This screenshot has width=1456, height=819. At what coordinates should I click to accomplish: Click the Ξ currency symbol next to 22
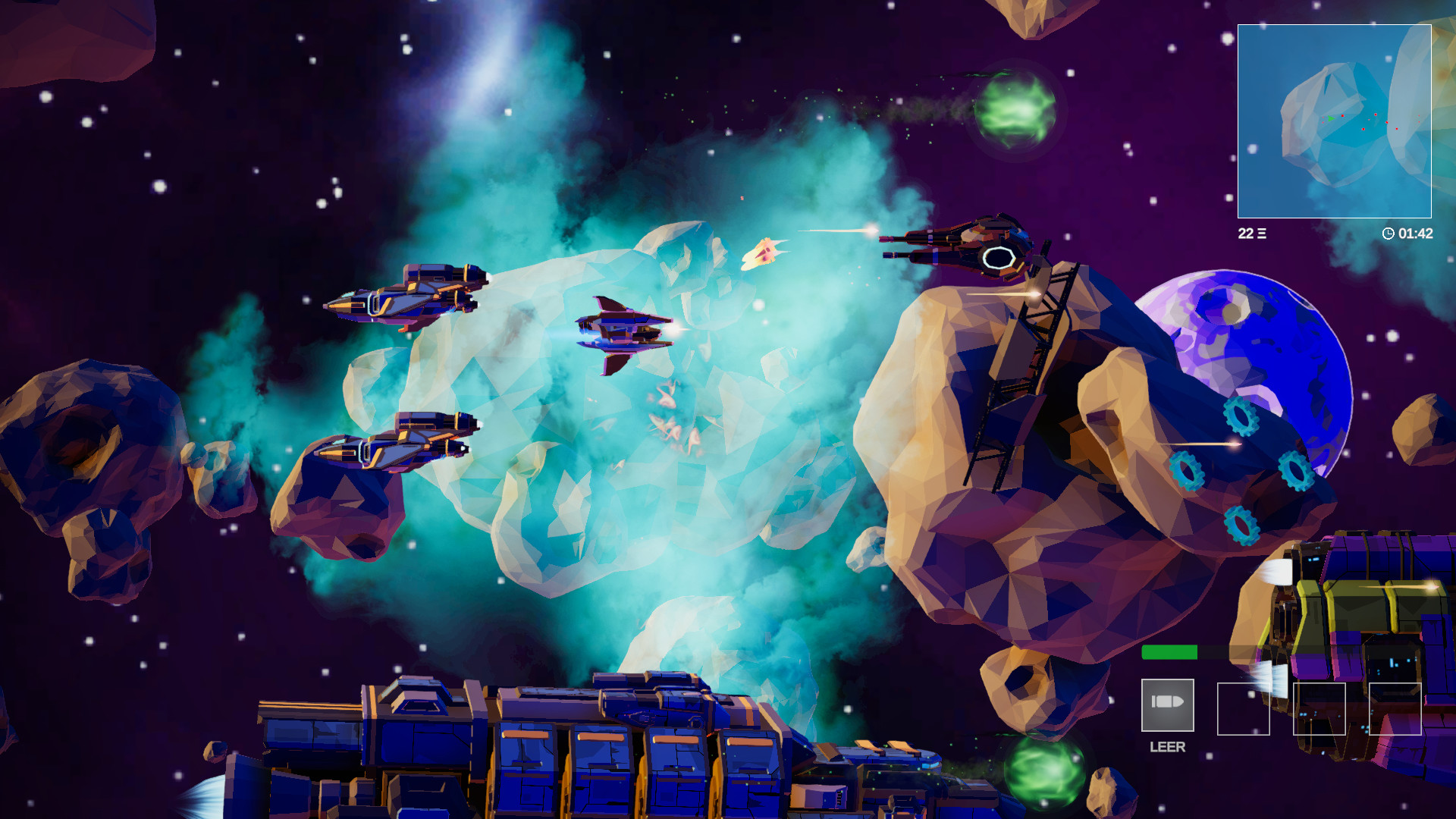click(1262, 234)
